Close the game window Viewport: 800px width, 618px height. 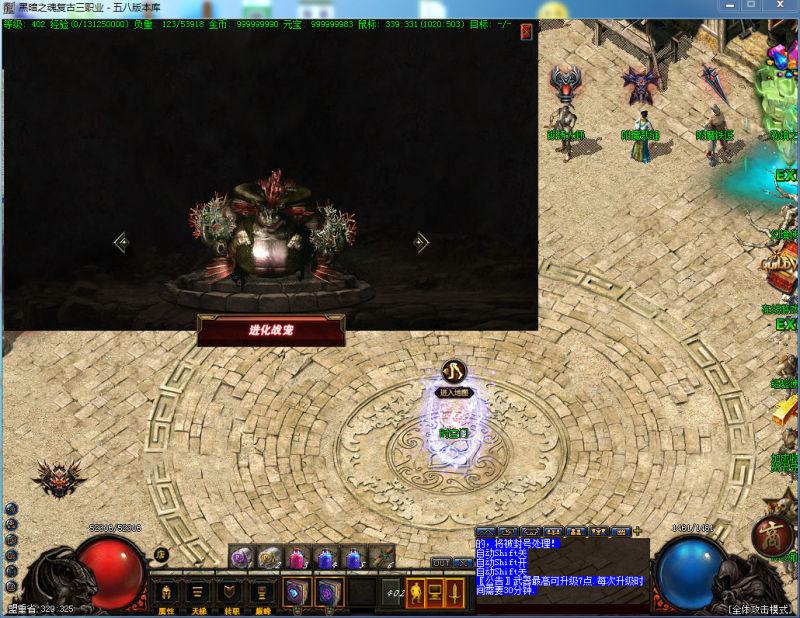pos(779,5)
